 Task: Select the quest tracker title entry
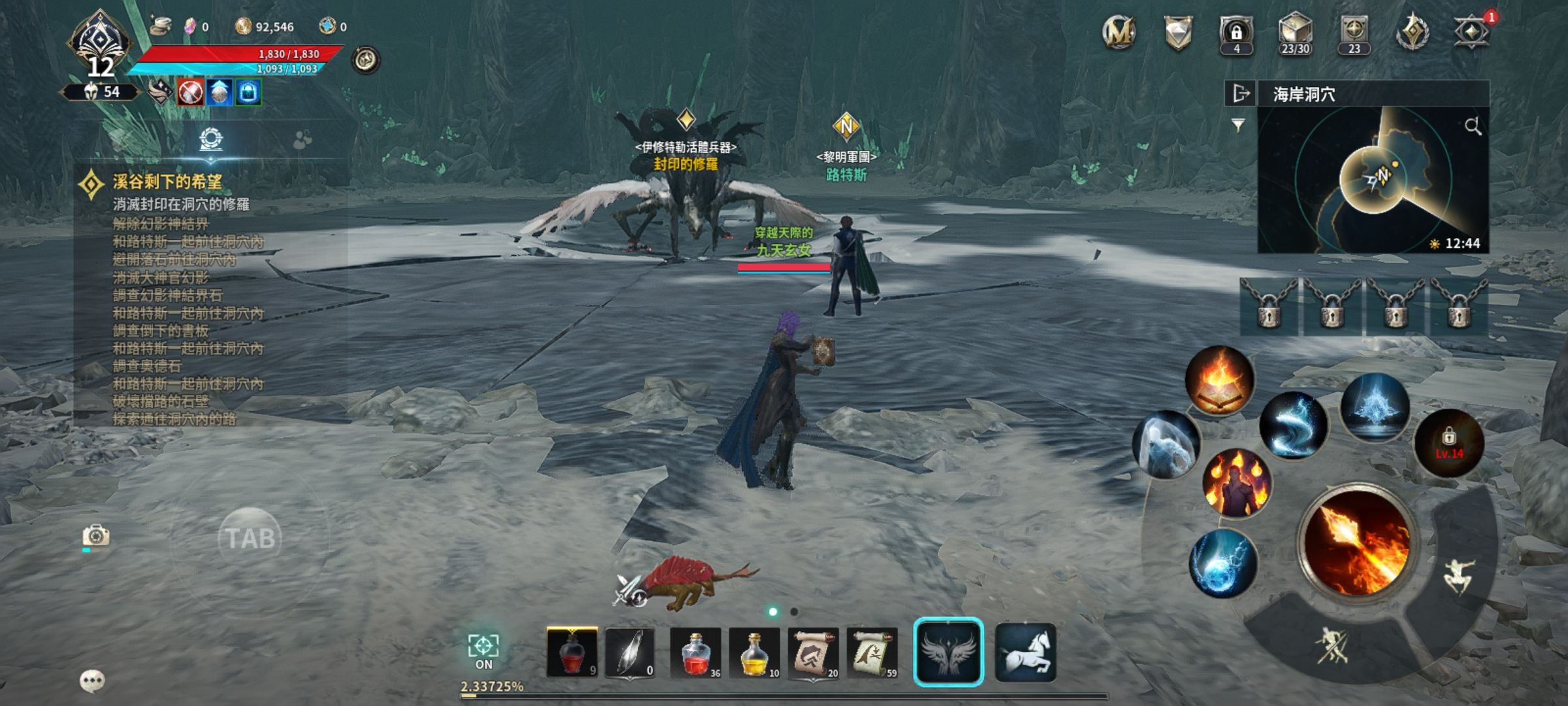coord(167,182)
